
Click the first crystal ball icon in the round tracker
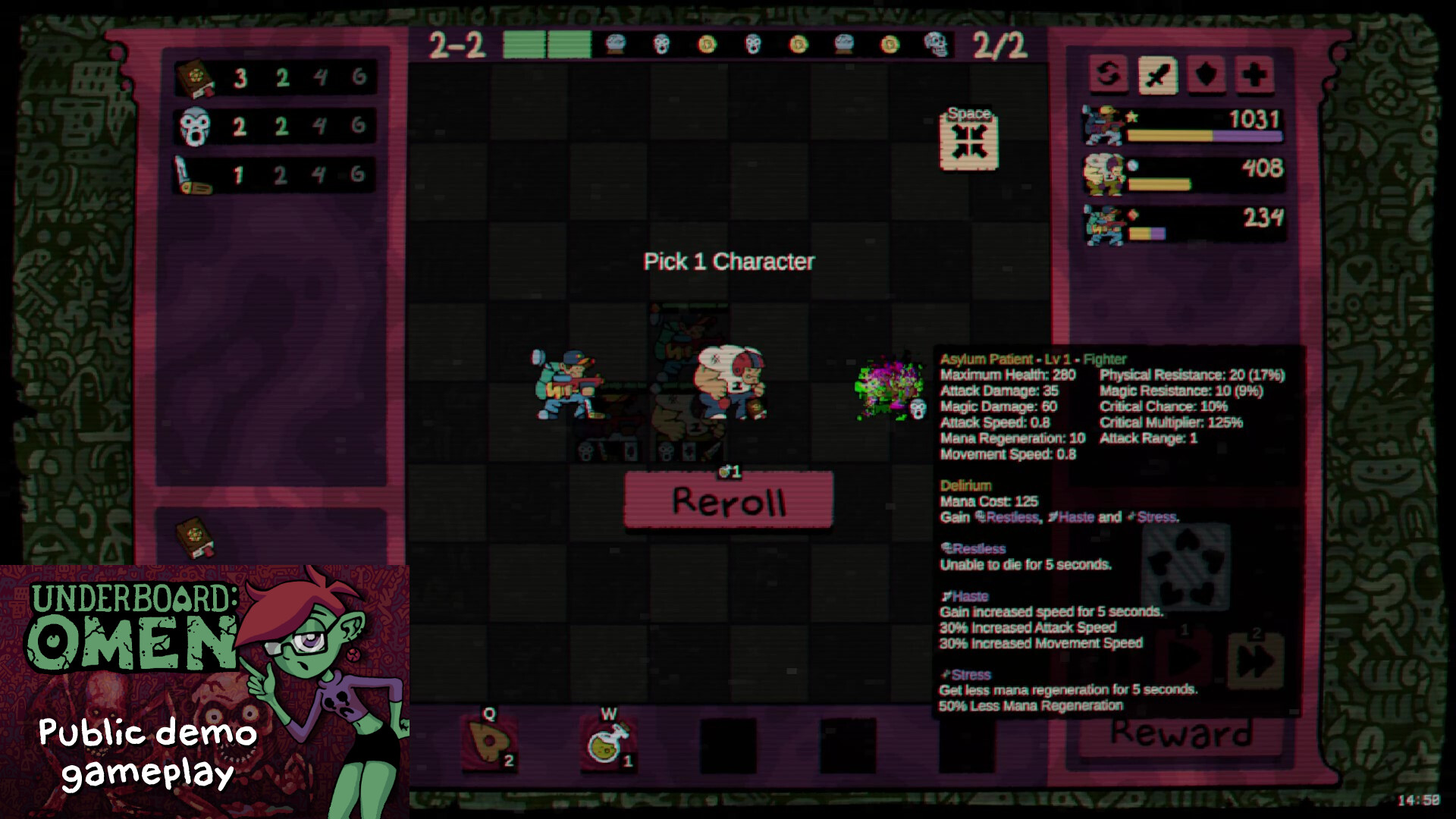coord(617,45)
